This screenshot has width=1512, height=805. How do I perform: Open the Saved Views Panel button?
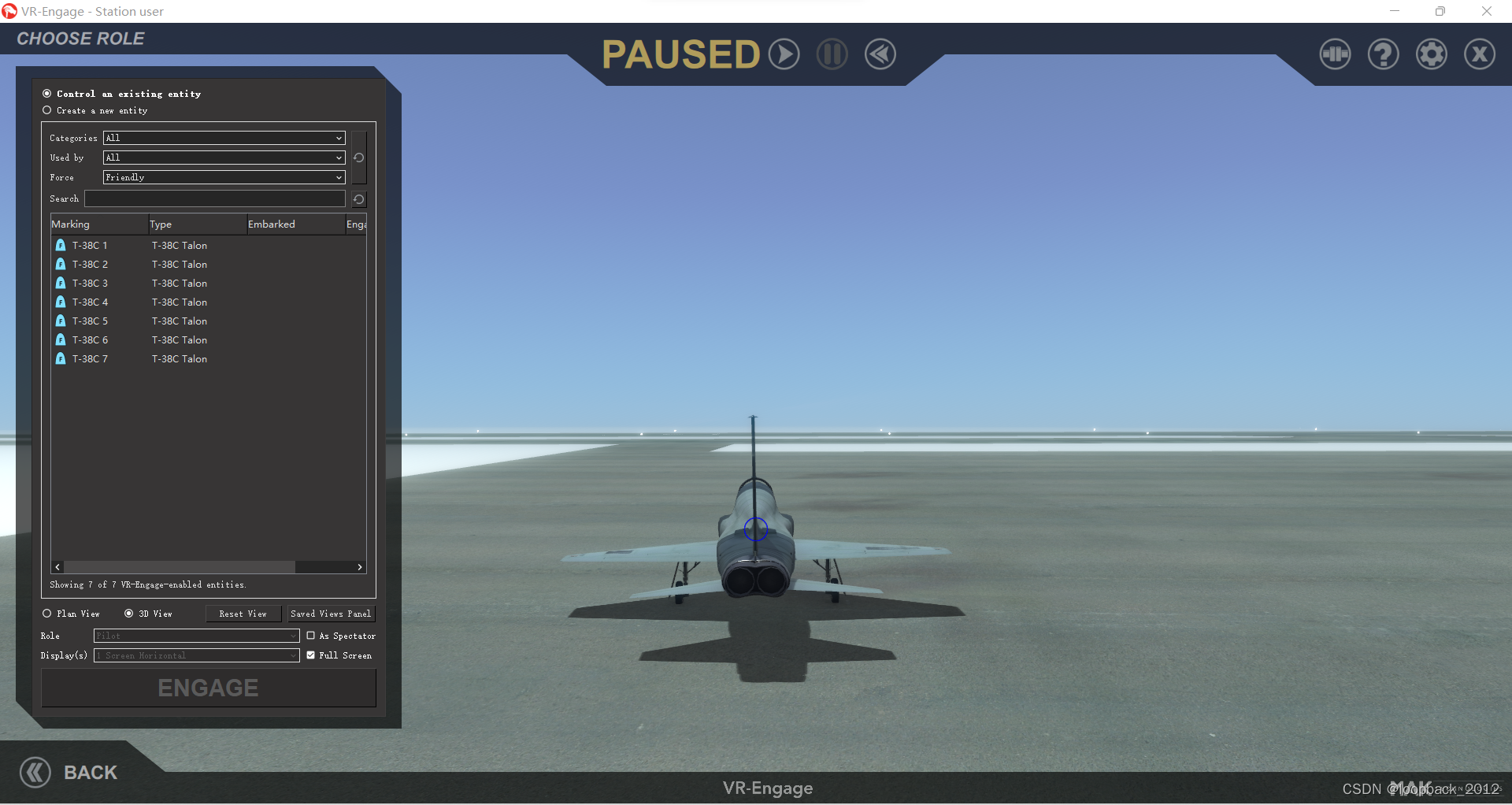[331, 614]
